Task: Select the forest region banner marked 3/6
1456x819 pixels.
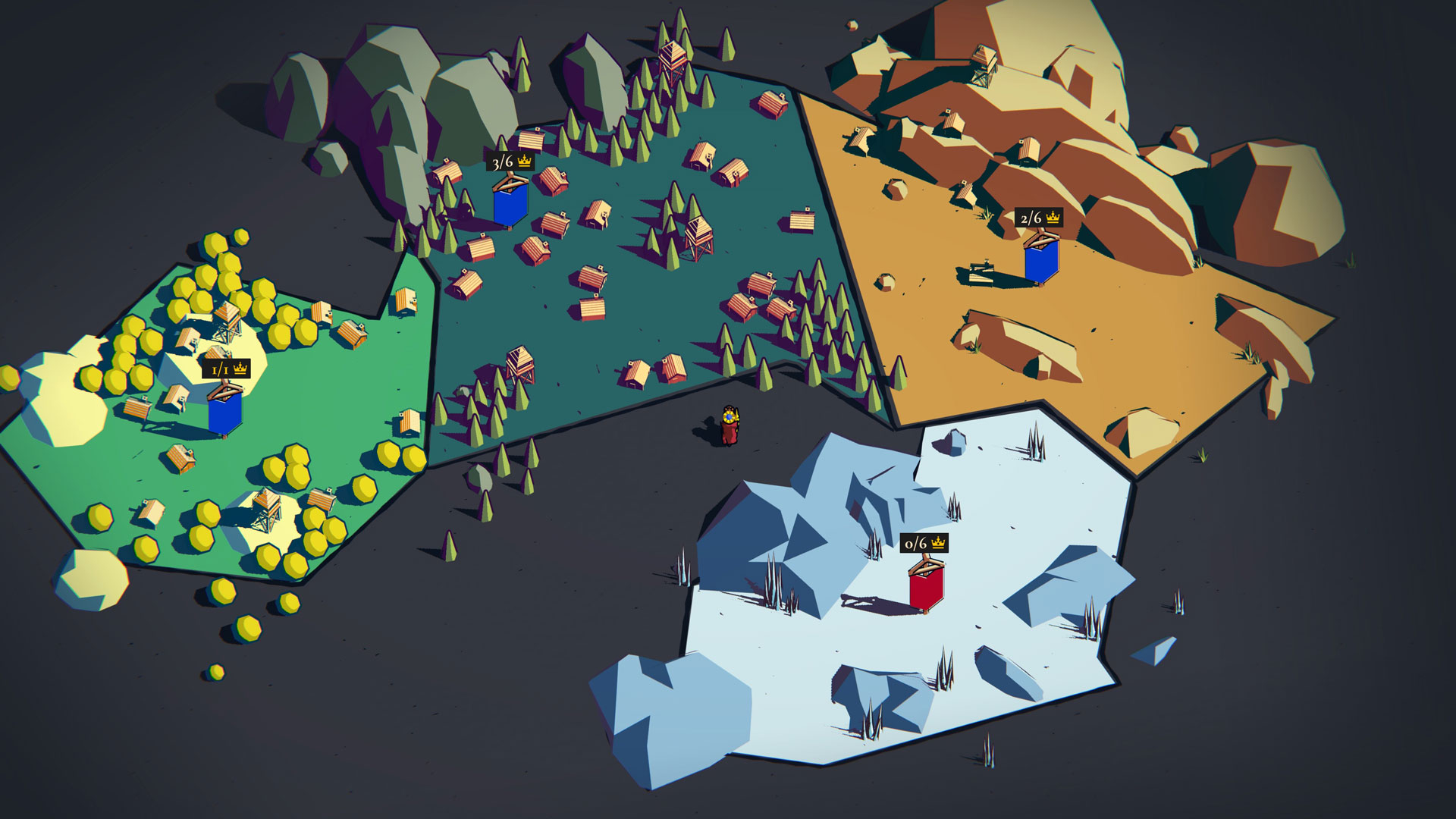Action: (x=510, y=203)
